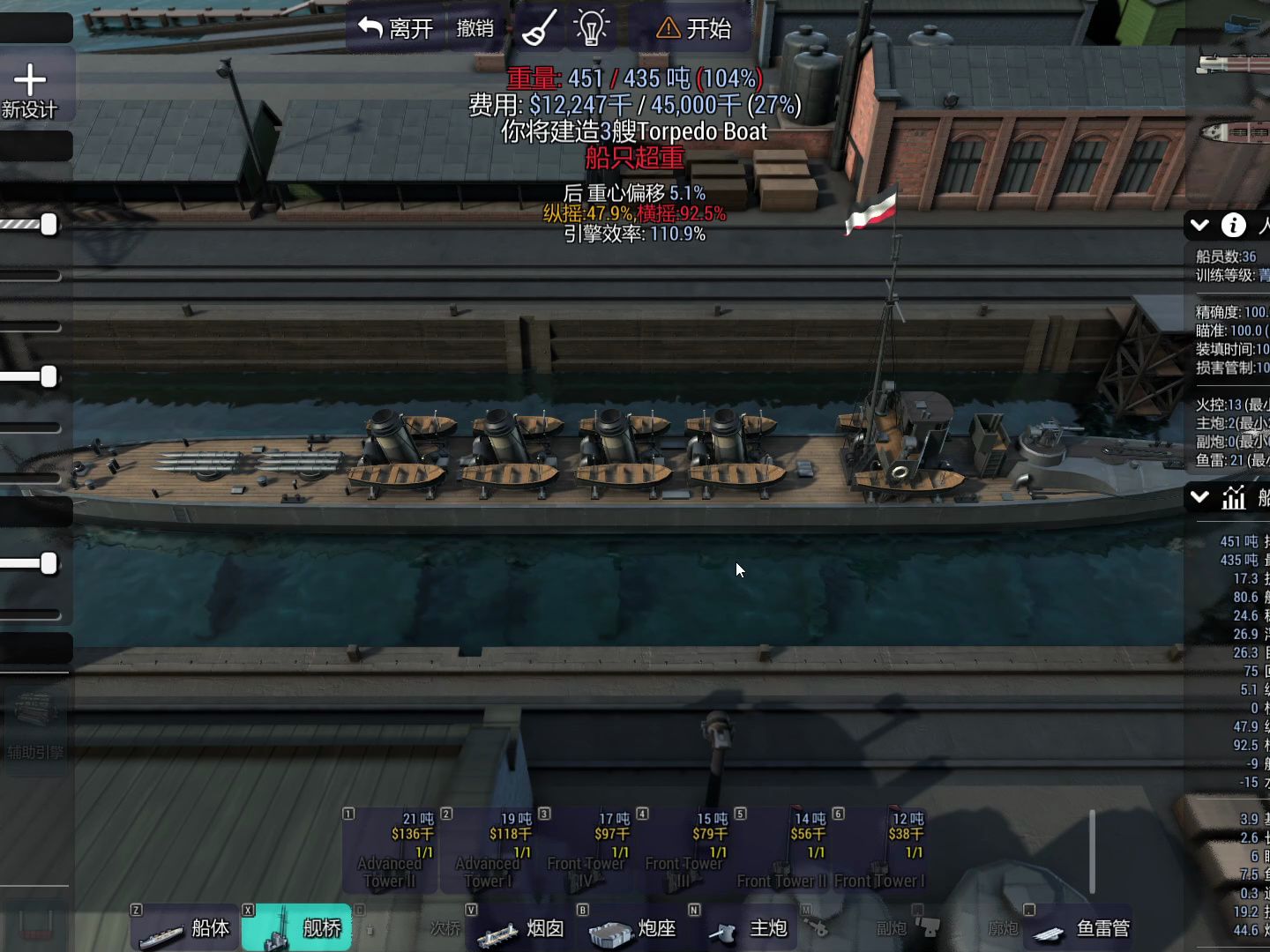The image size is (1270, 952).
Task: Collapse the ship statistics chart section
Action: [1199, 498]
